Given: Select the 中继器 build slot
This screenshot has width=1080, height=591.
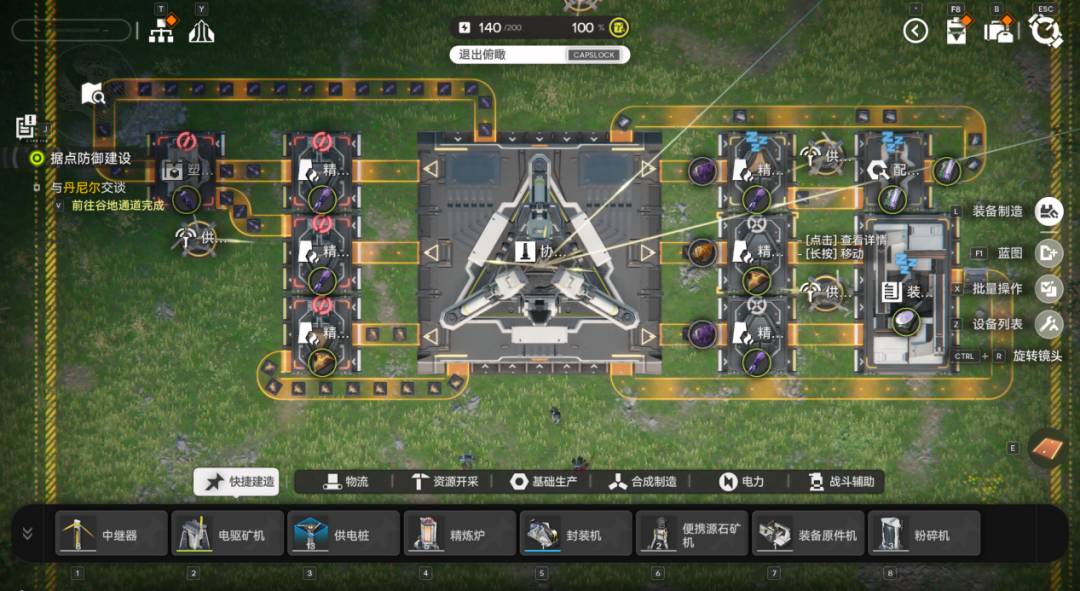Looking at the screenshot, I should coord(109,534).
